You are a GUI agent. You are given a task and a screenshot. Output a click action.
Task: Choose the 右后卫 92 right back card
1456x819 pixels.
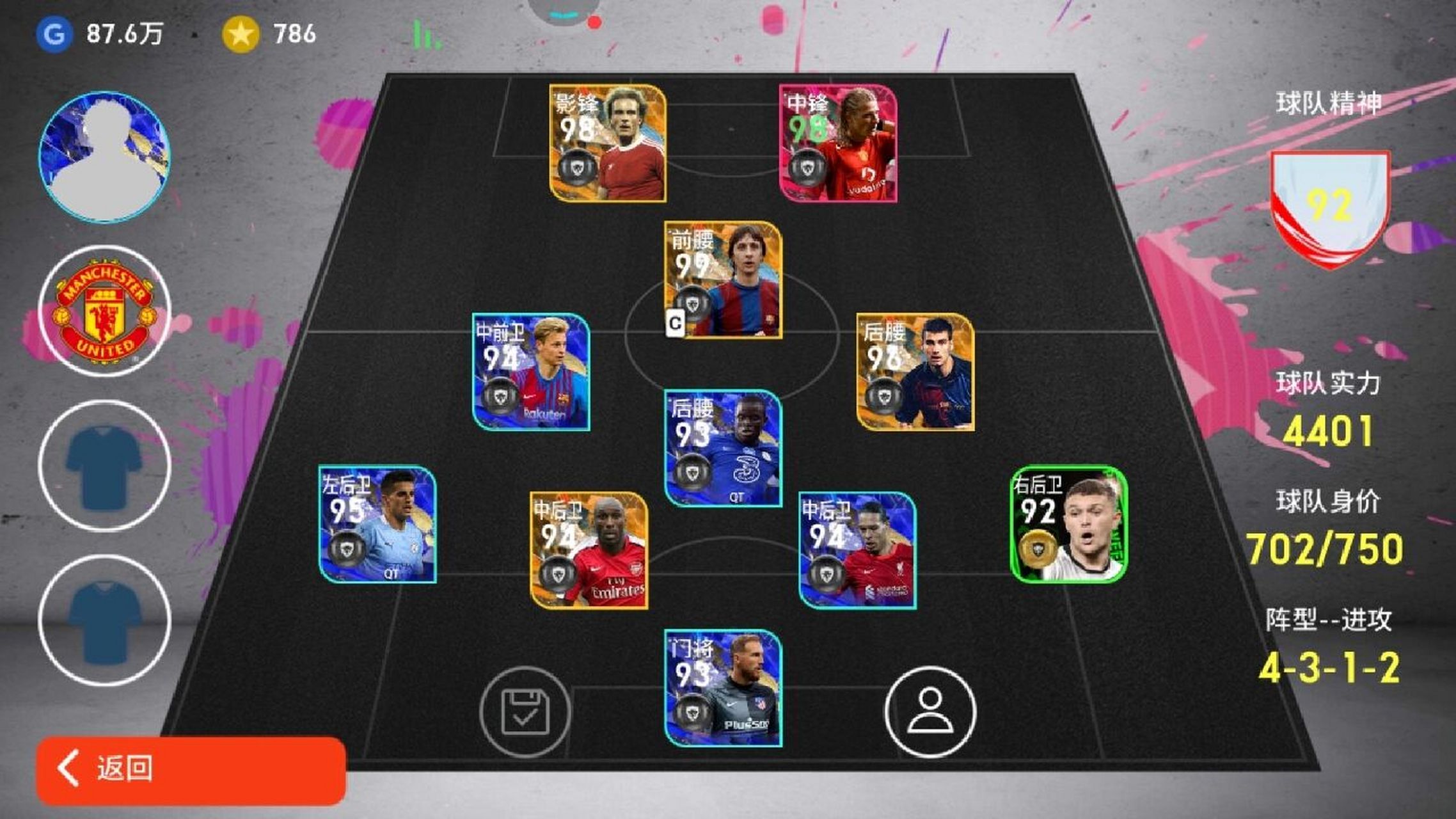1068,525
